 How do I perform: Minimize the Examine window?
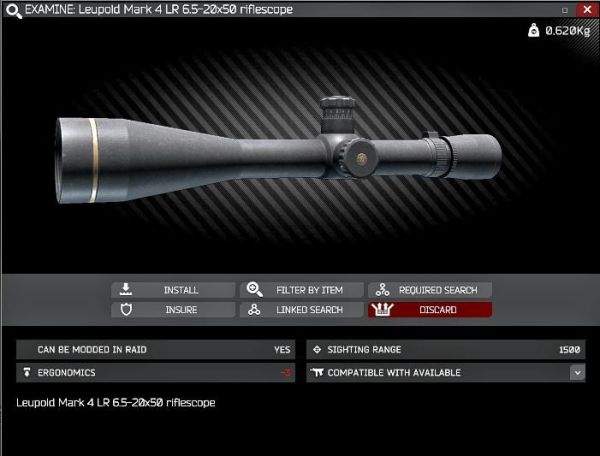point(565,9)
